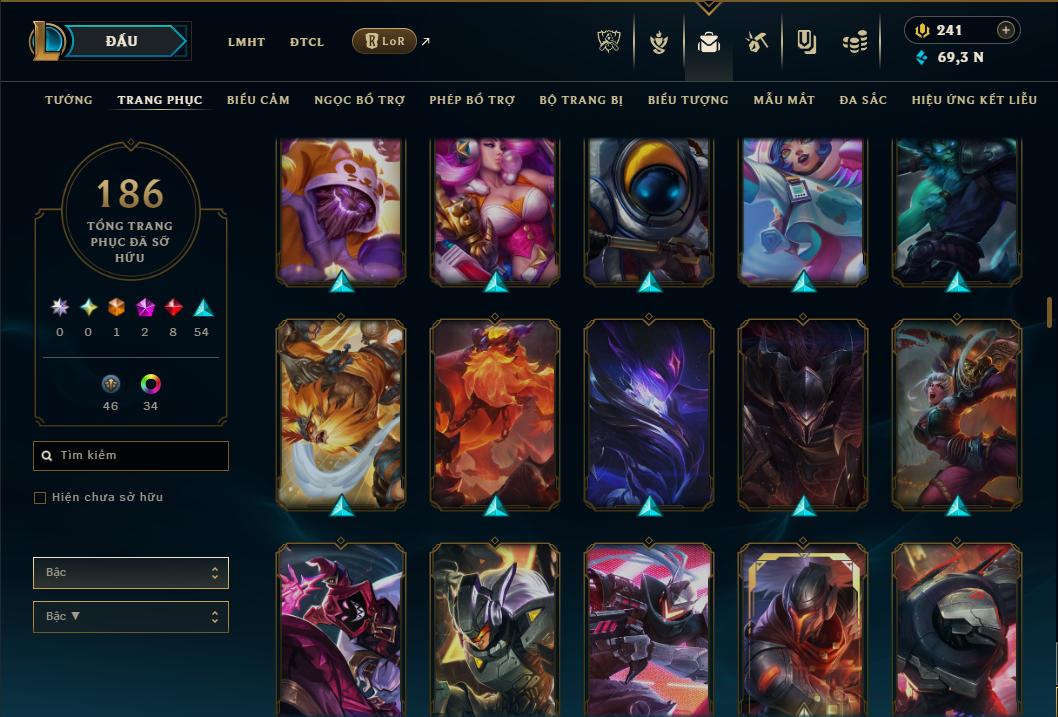Open the BỘ TRANG BỊ tab

[581, 100]
